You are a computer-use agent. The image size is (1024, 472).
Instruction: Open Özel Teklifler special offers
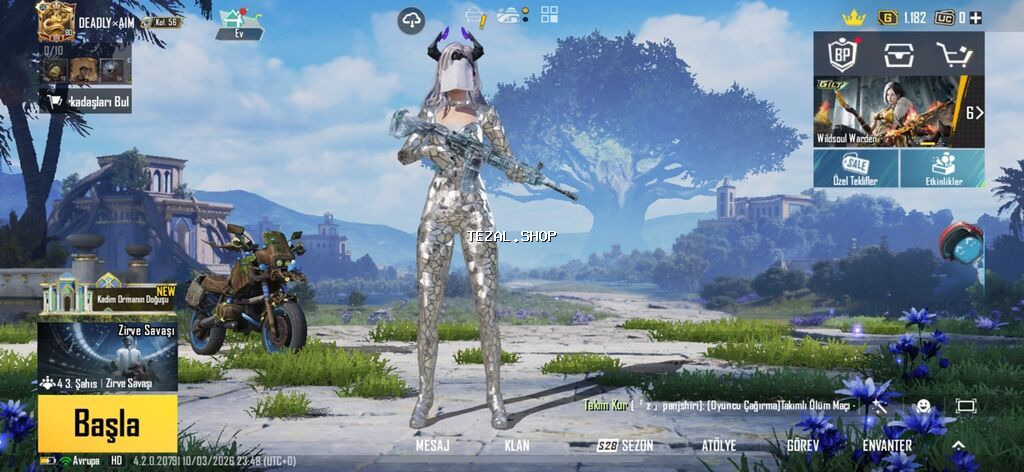[x=856, y=169]
